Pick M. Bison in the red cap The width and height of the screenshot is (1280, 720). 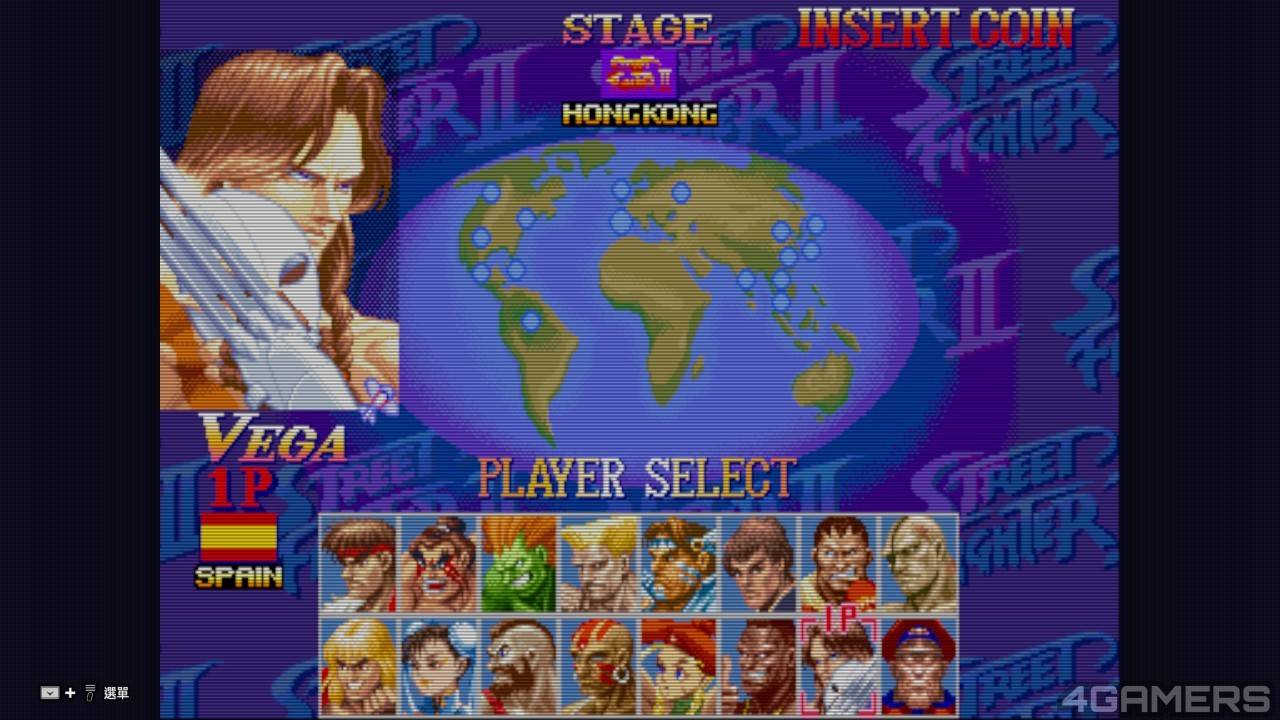919,665
